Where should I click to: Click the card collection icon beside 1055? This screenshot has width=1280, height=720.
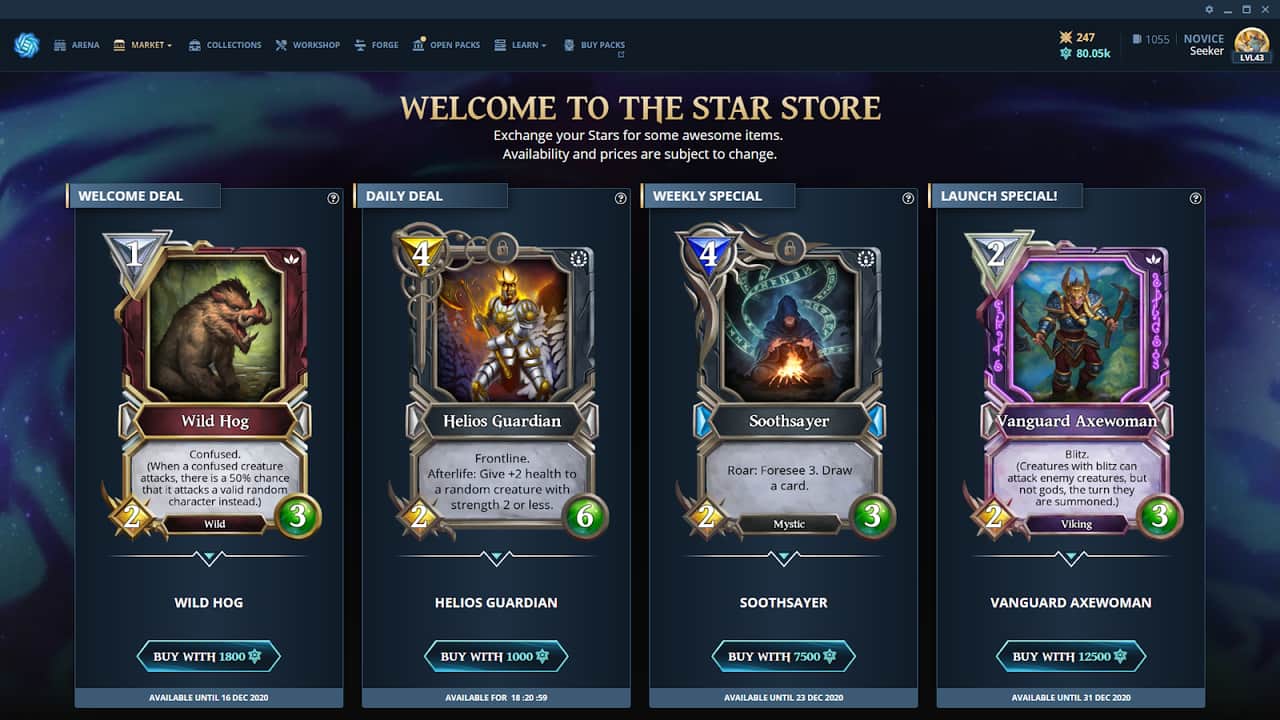coord(1137,38)
